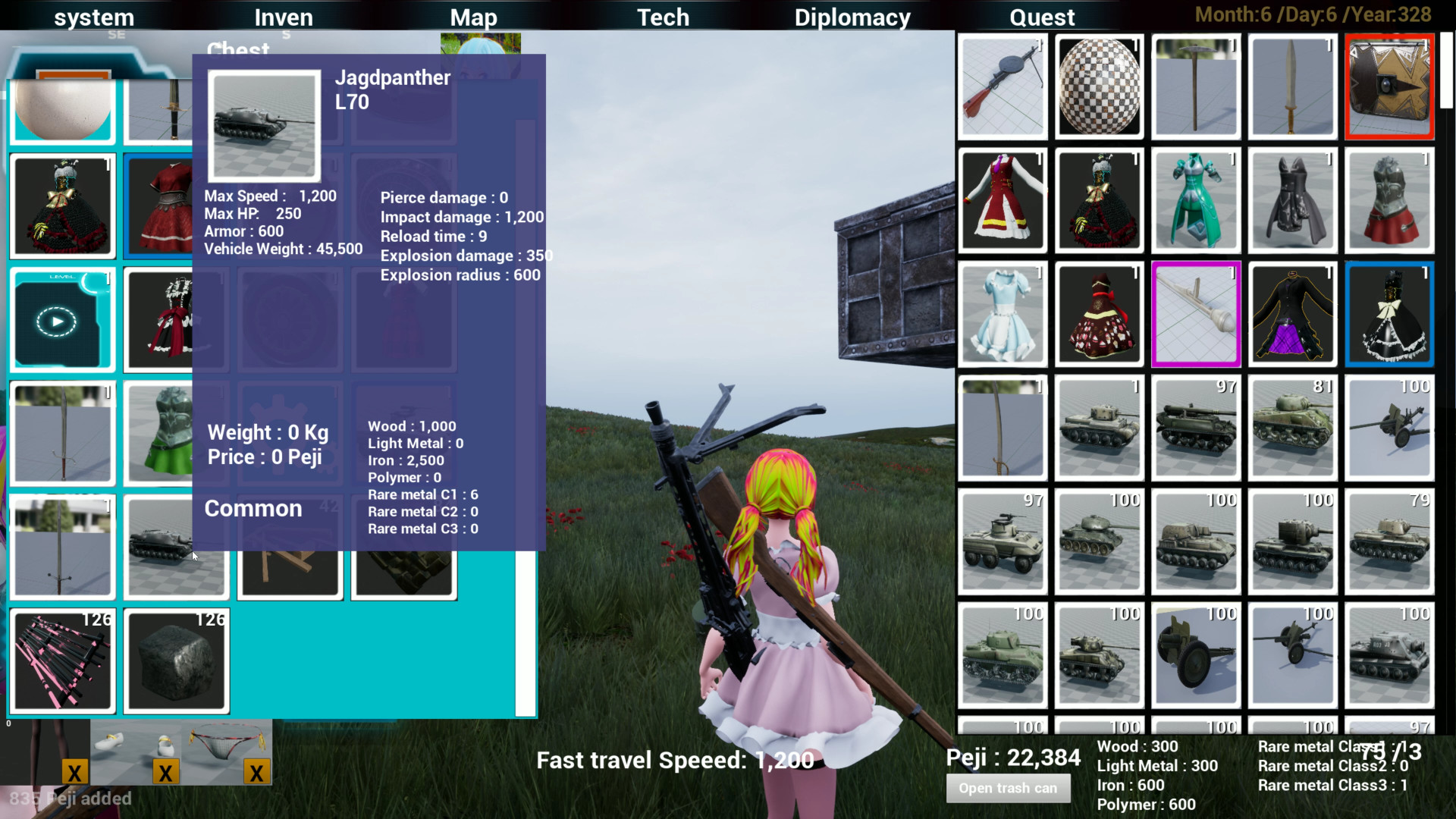
Task: Select the pink-highlighted wooden beam item
Action: tap(1196, 314)
